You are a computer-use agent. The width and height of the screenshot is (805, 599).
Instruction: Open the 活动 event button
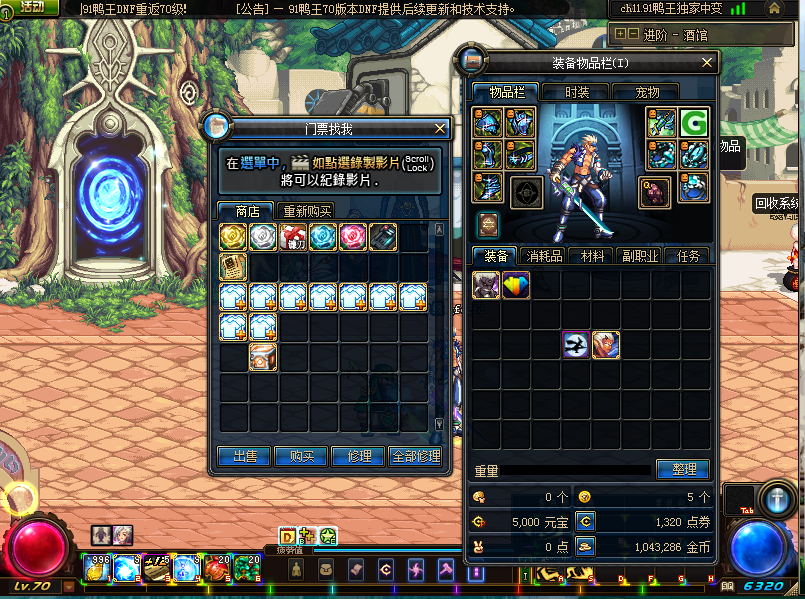[x=32, y=7]
